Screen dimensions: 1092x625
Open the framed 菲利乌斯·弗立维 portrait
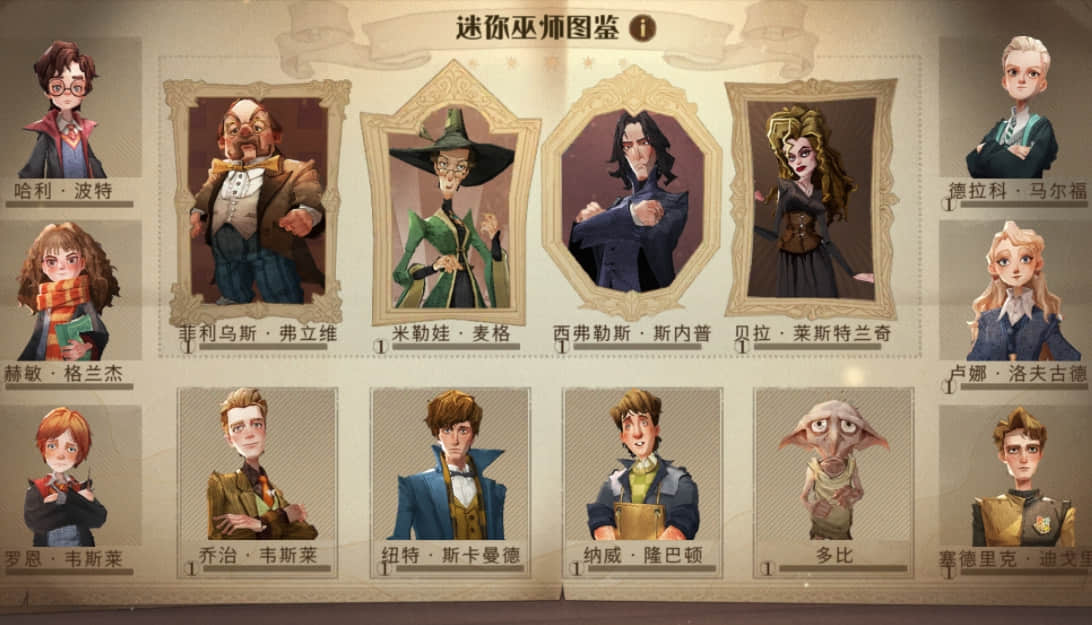coord(257,200)
